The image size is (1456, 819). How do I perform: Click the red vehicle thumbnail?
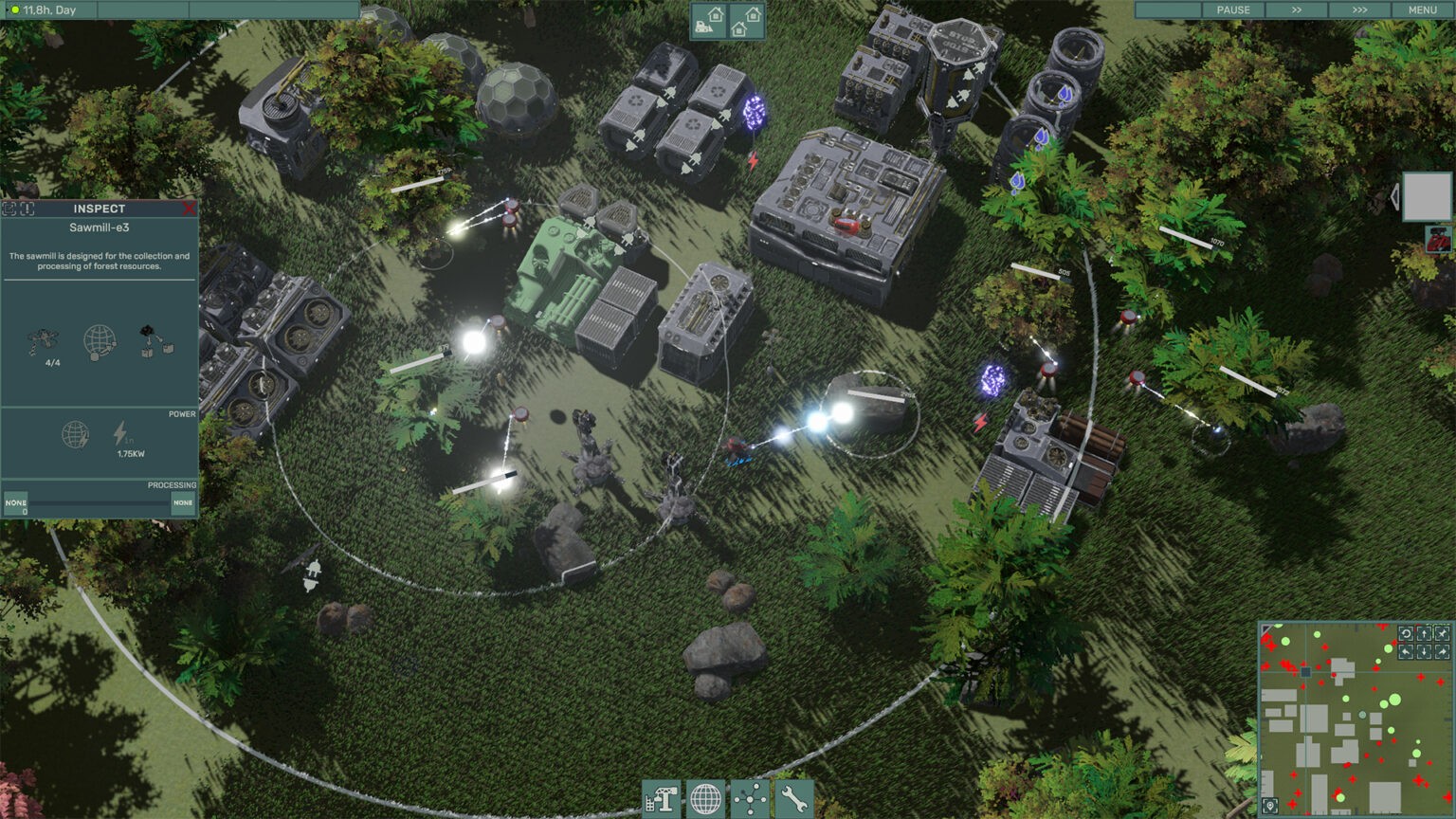1439,240
